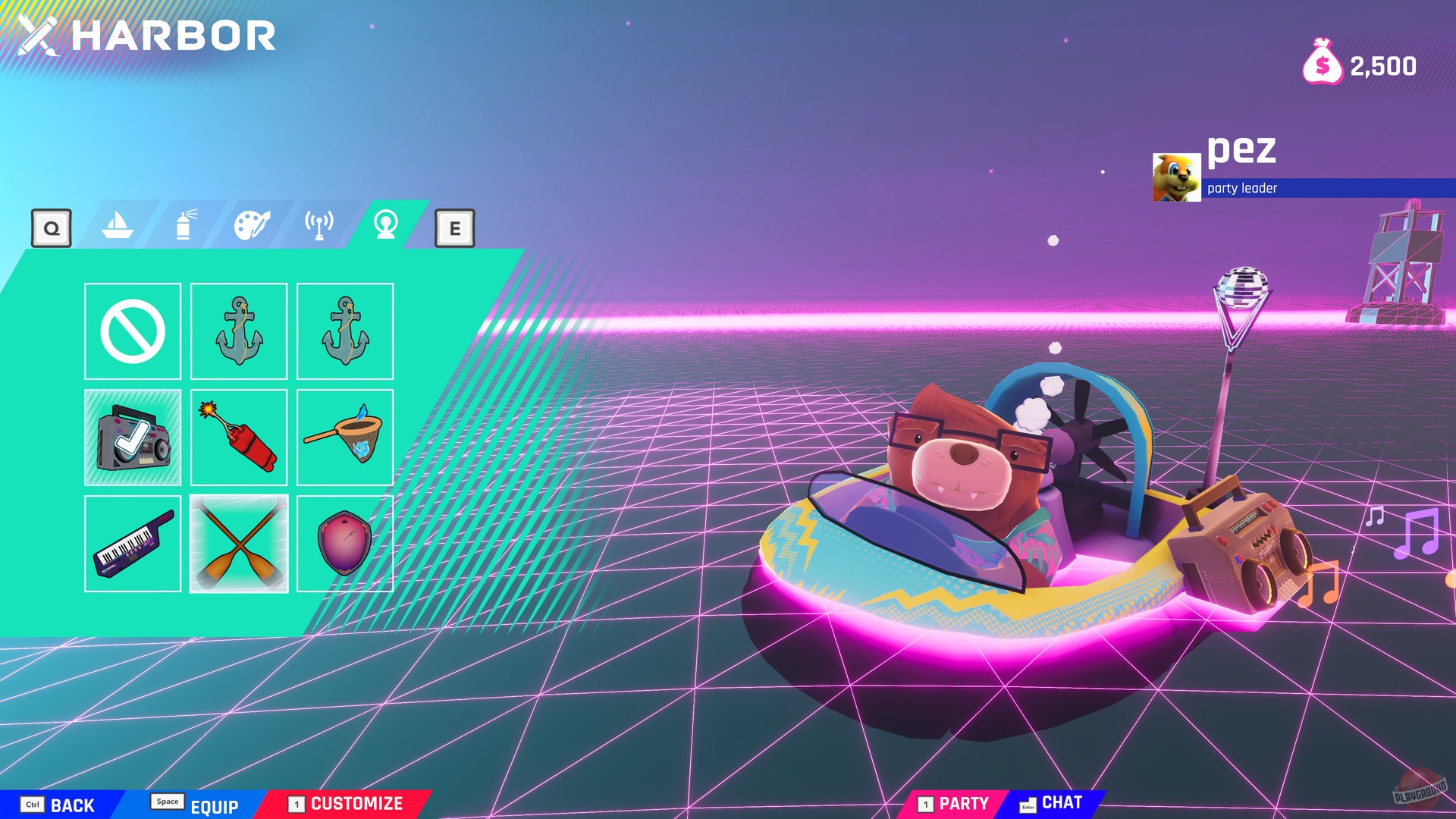Image resolution: width=1456 pixels, height=819 pixels.
Task: Open the disco ball accessory tab
Action: tap(385, 225)
